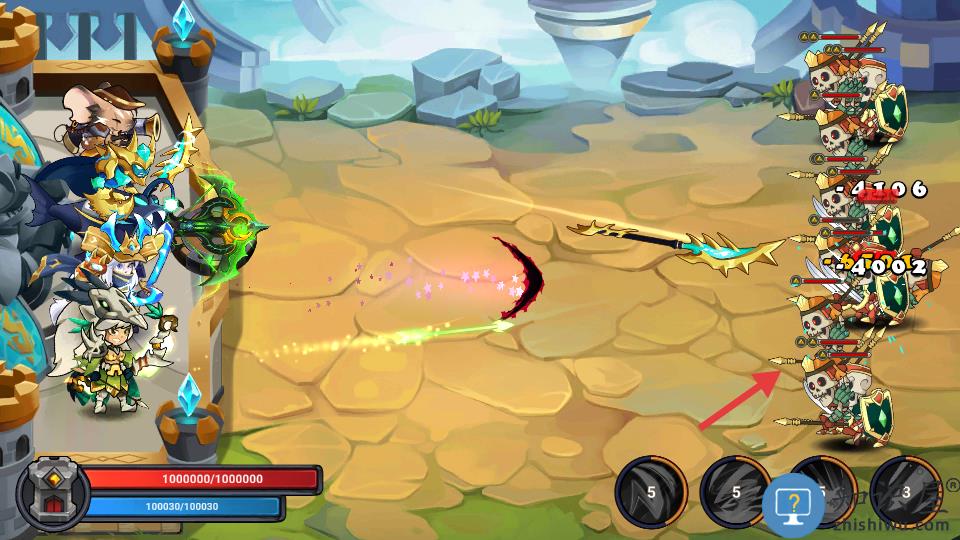Open the blue question-mark monitor help overlay
The image size is (960, 540).
point(793,503)
